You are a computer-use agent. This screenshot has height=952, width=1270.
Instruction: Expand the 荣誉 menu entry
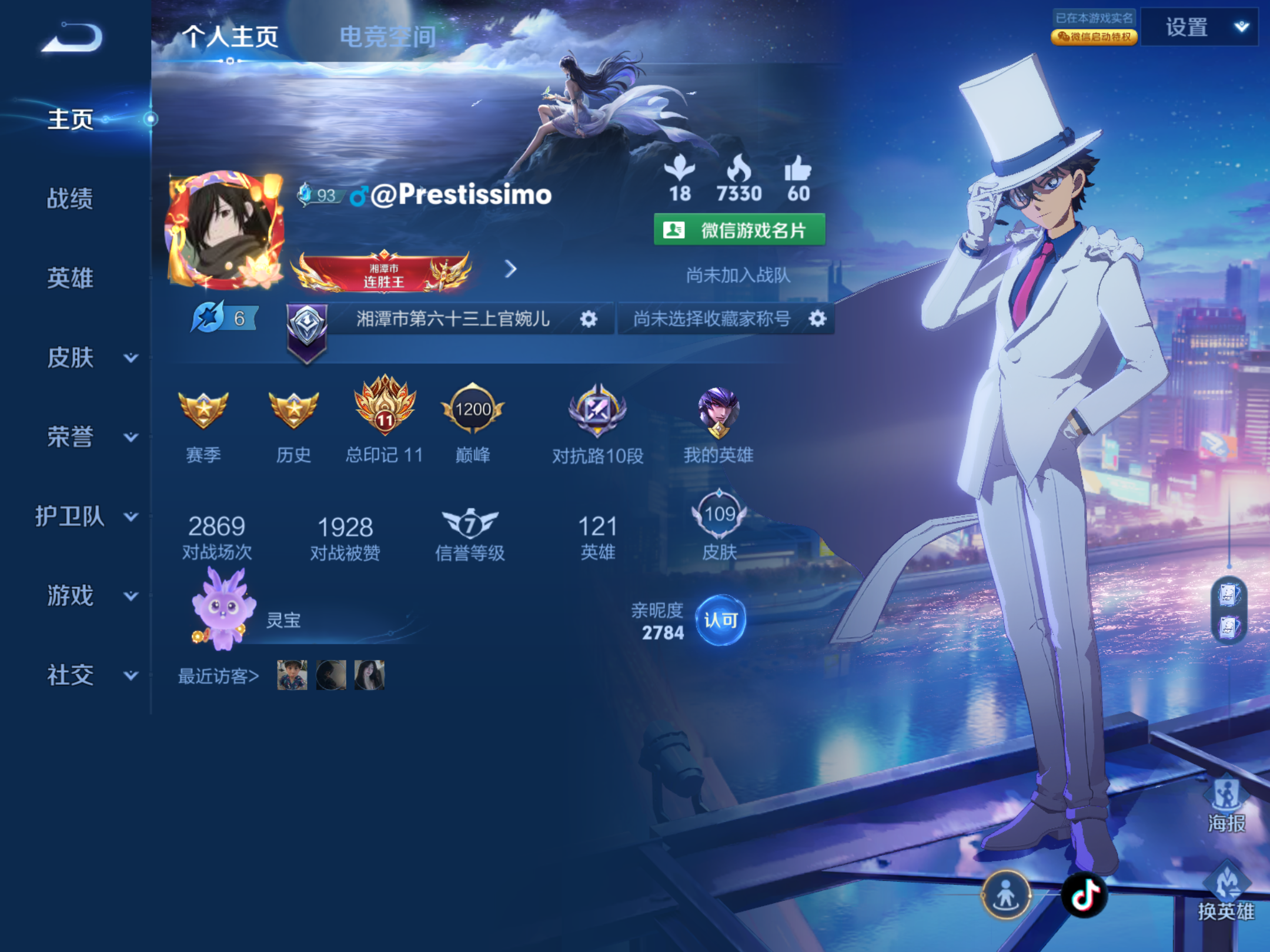[x=88, y=437]
